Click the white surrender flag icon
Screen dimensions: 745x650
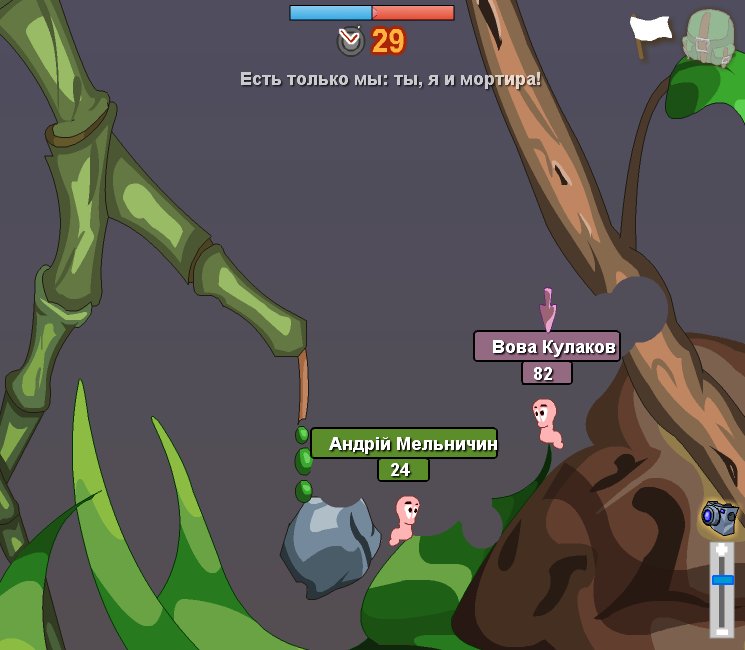[x=650, y=35]
